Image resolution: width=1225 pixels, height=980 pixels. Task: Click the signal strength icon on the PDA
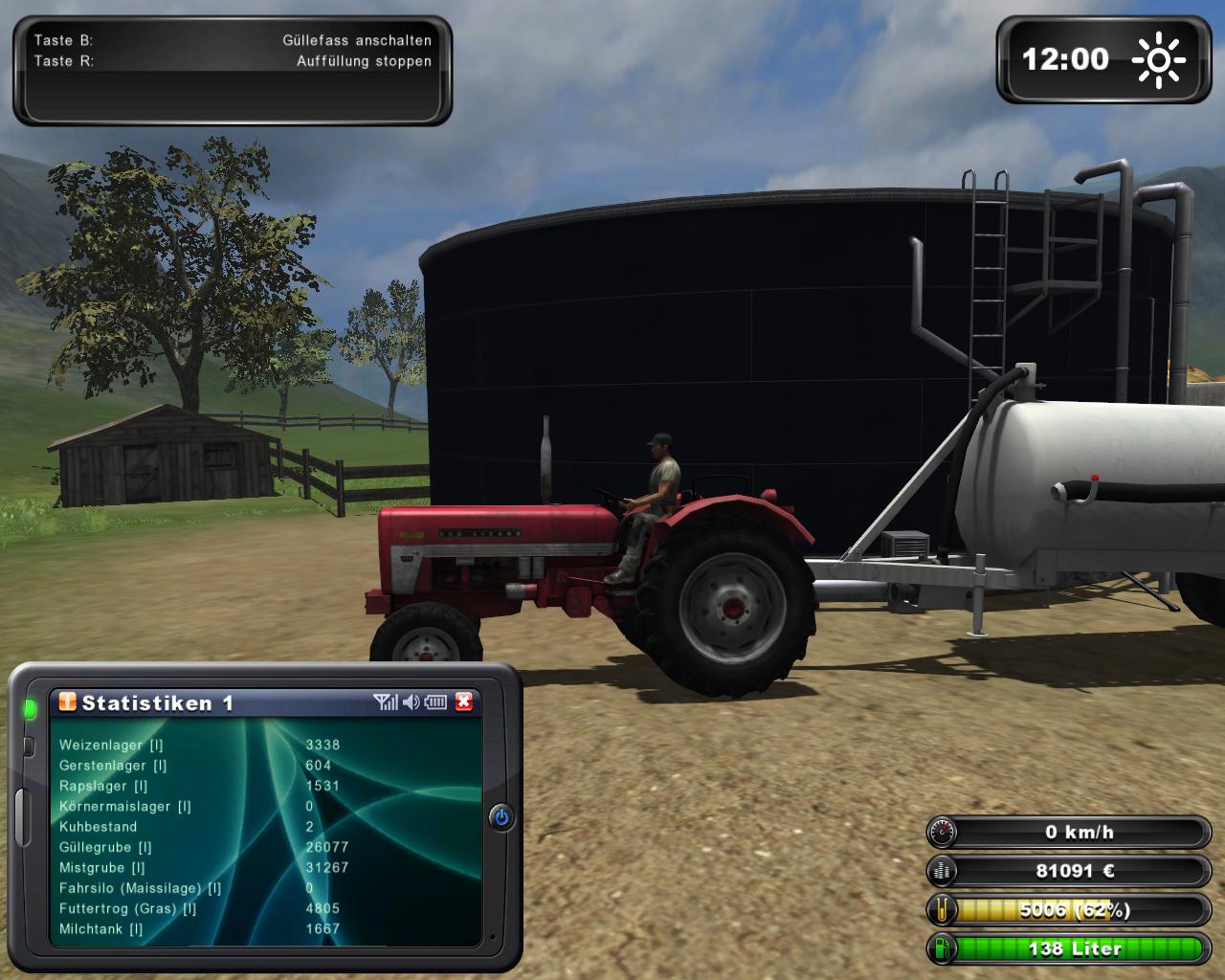[x=386, y=702]
